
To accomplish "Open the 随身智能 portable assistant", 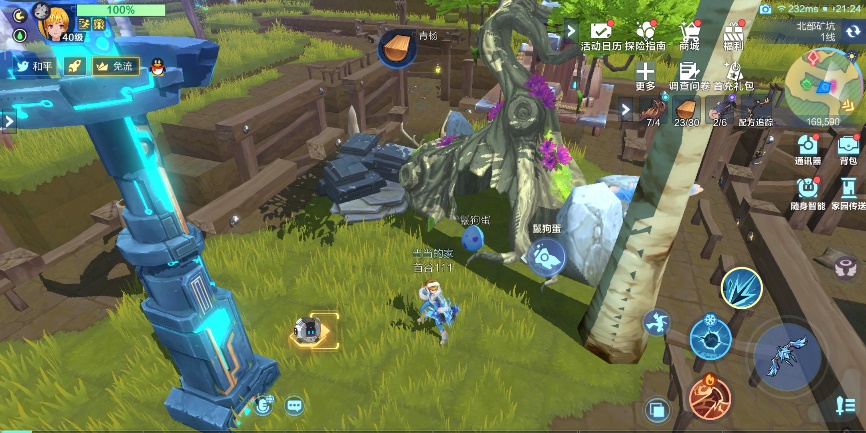I will (807, 190).
